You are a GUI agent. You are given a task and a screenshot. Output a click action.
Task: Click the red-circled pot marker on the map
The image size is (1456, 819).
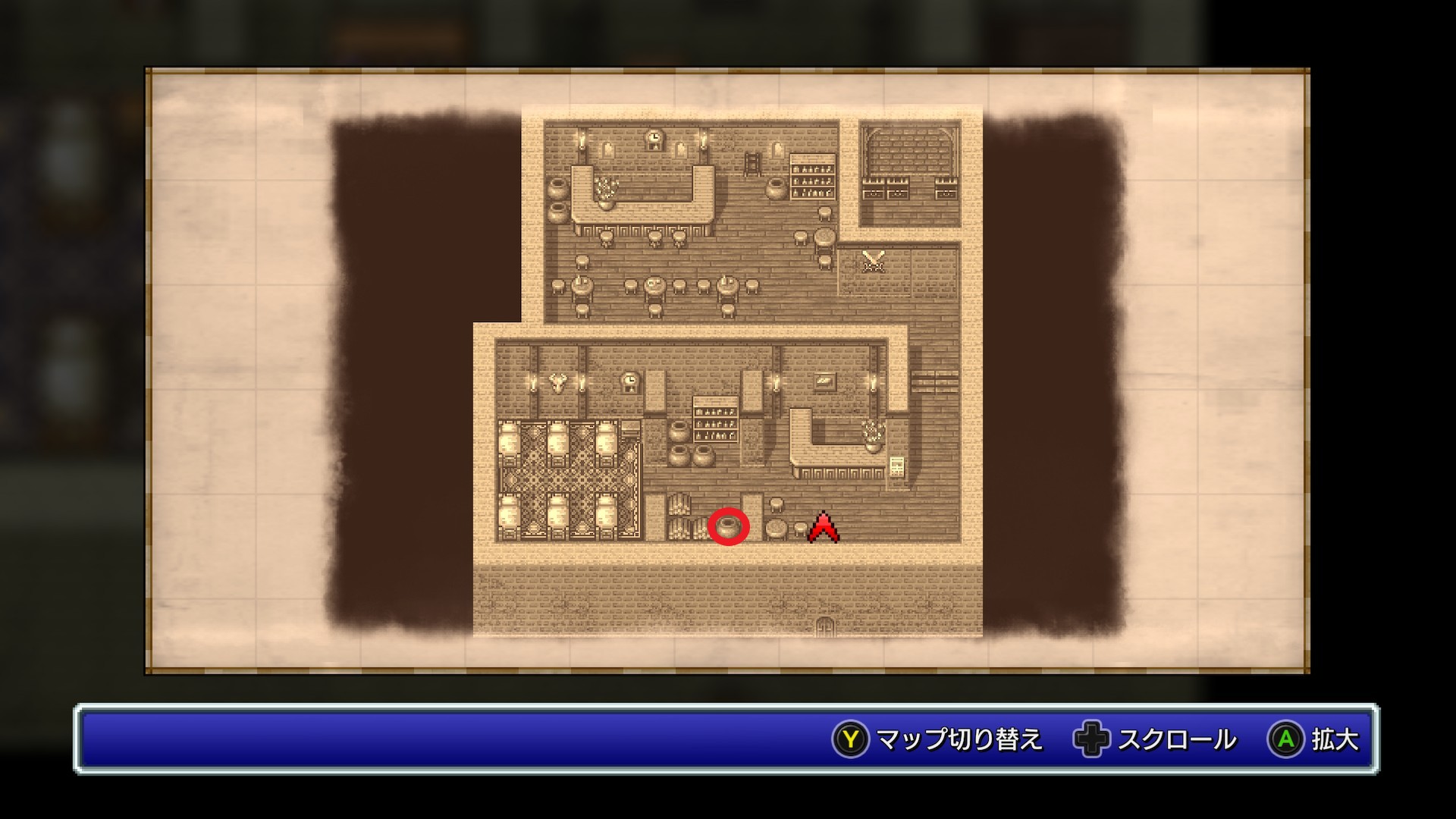click(x=728, y=526)
